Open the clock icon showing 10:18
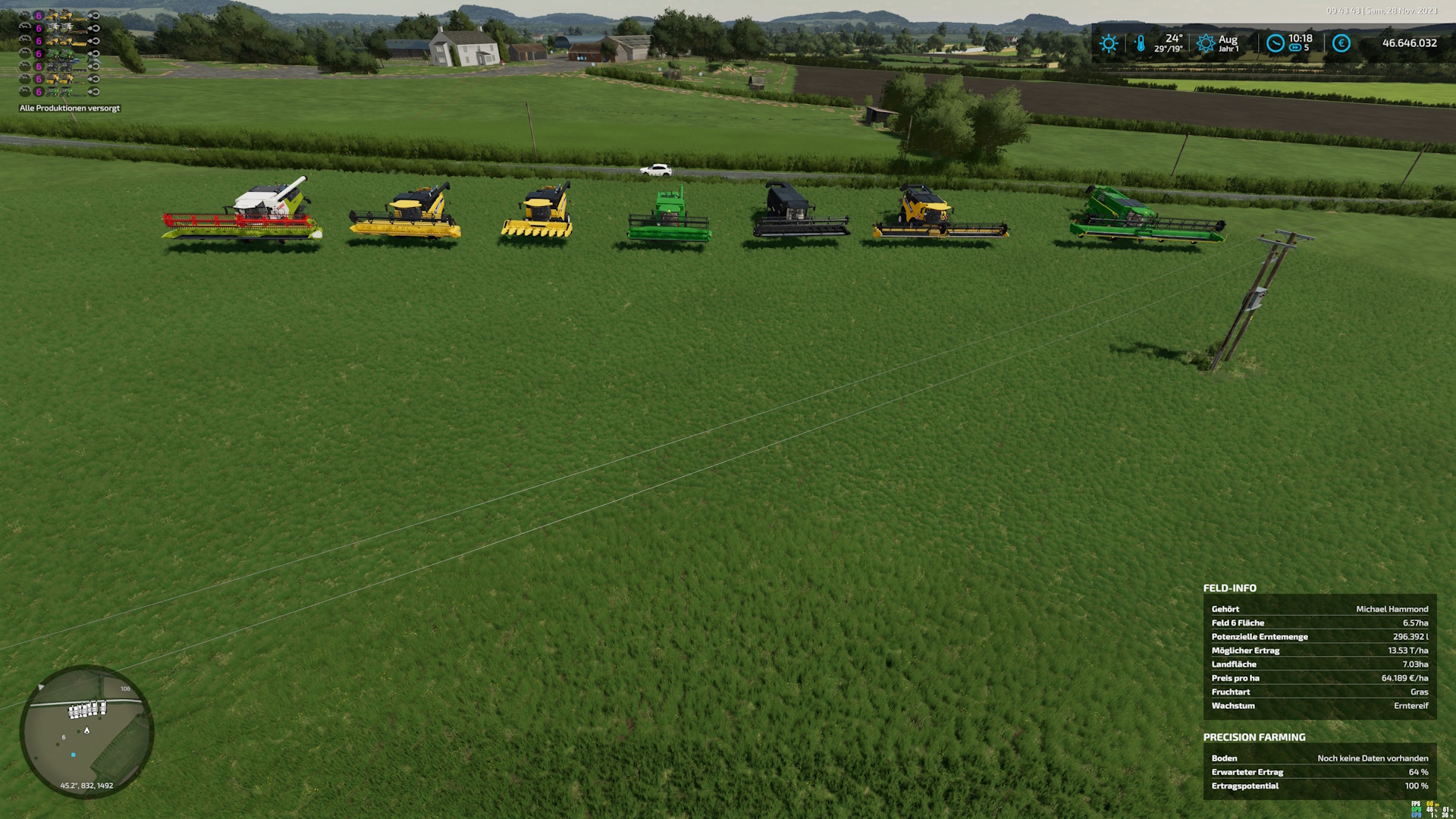This screenshot has width=1456, height=819. (1276, 43)
